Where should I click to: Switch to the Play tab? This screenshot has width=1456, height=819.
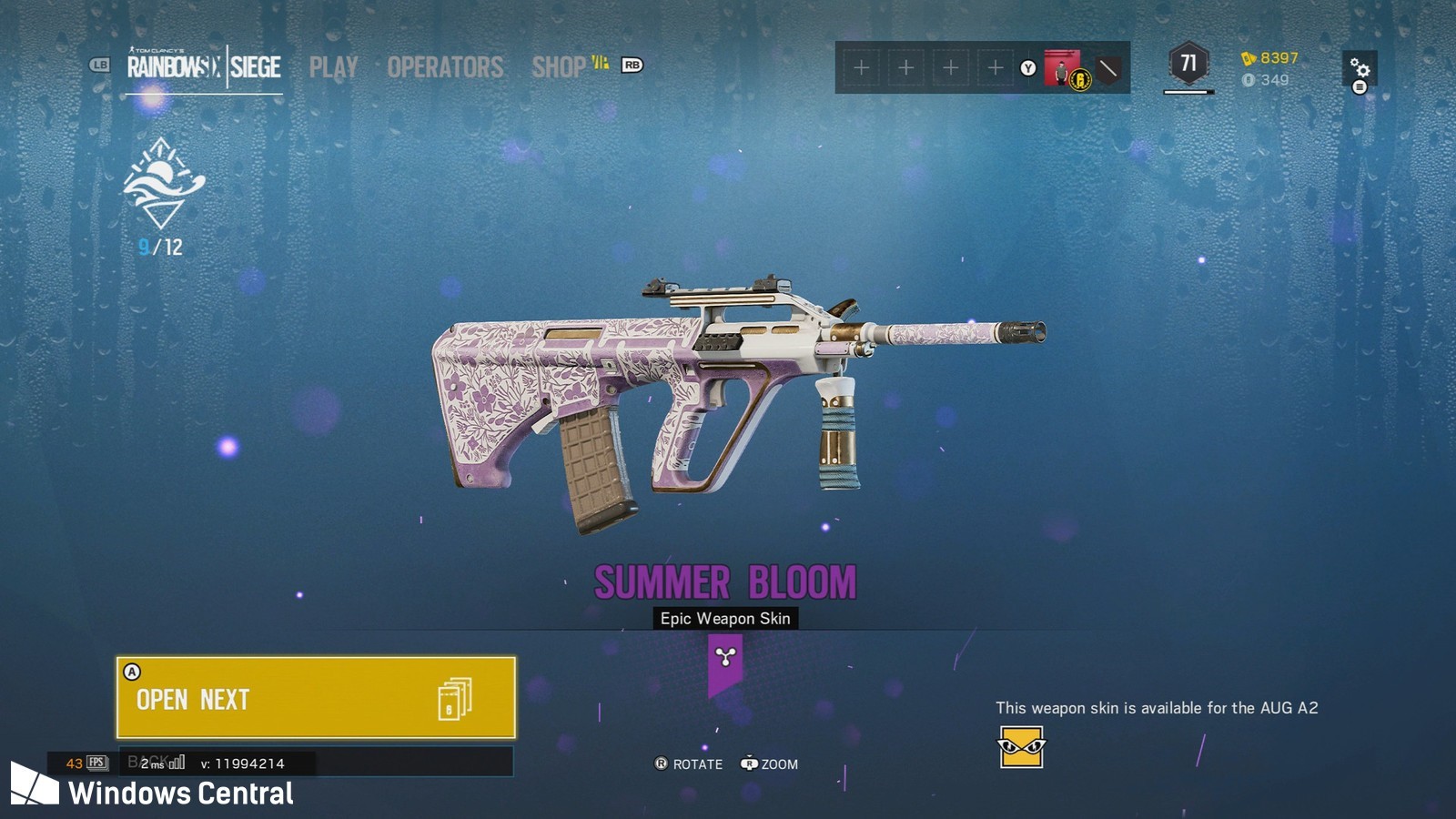coord(333,67)
